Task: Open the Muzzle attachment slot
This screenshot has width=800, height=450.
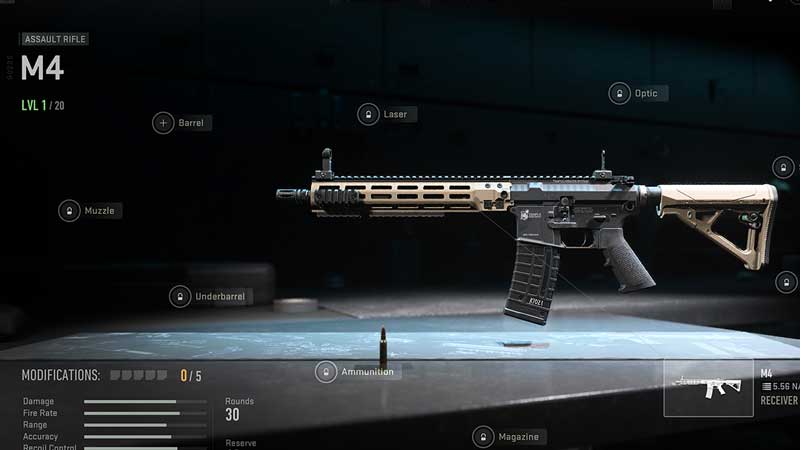Action: [x=69, y=211]
